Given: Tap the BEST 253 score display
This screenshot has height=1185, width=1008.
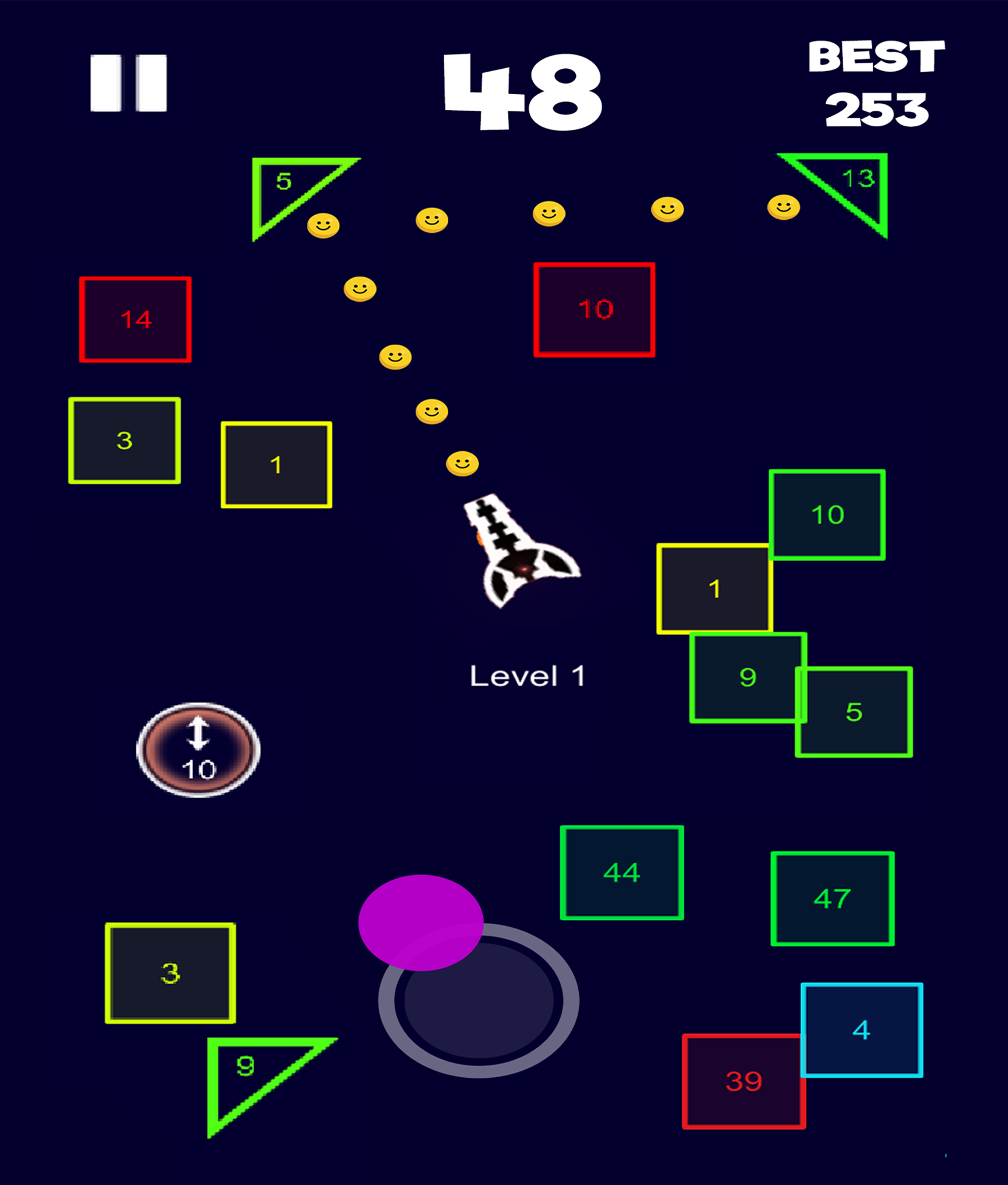Looking at the screenshot, I should [x=876, y=83].
